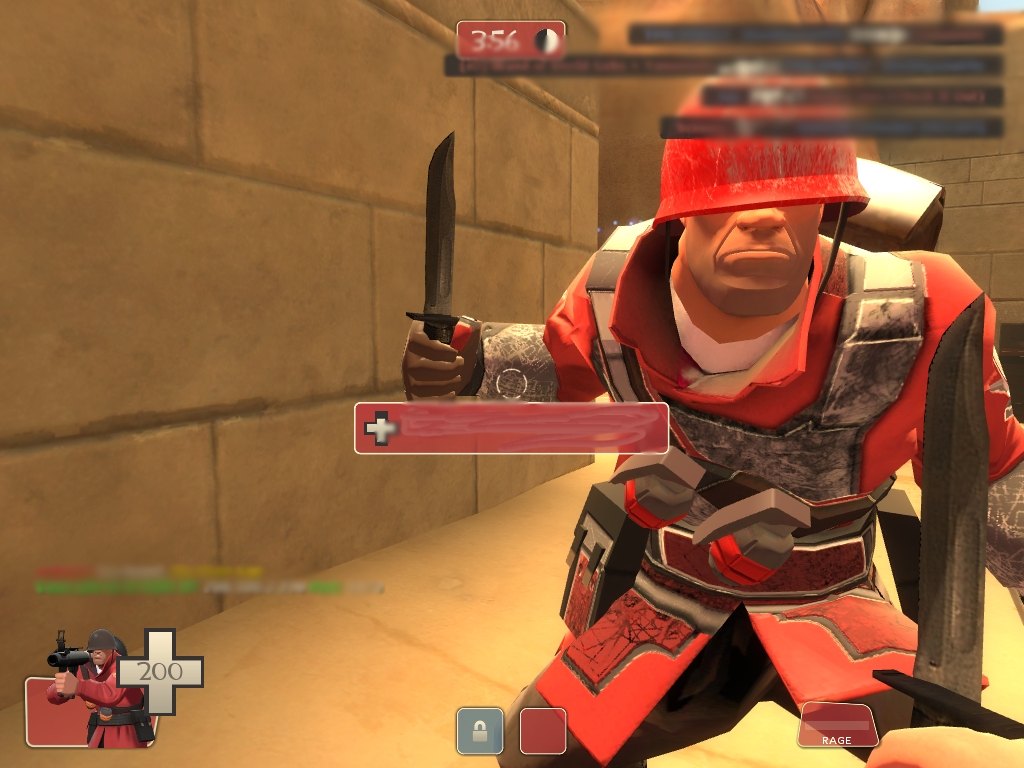Click the blank red tile beside the padlock
Image resolution: width=1024 pixels, height=768 pixels.
click(543, 730)
